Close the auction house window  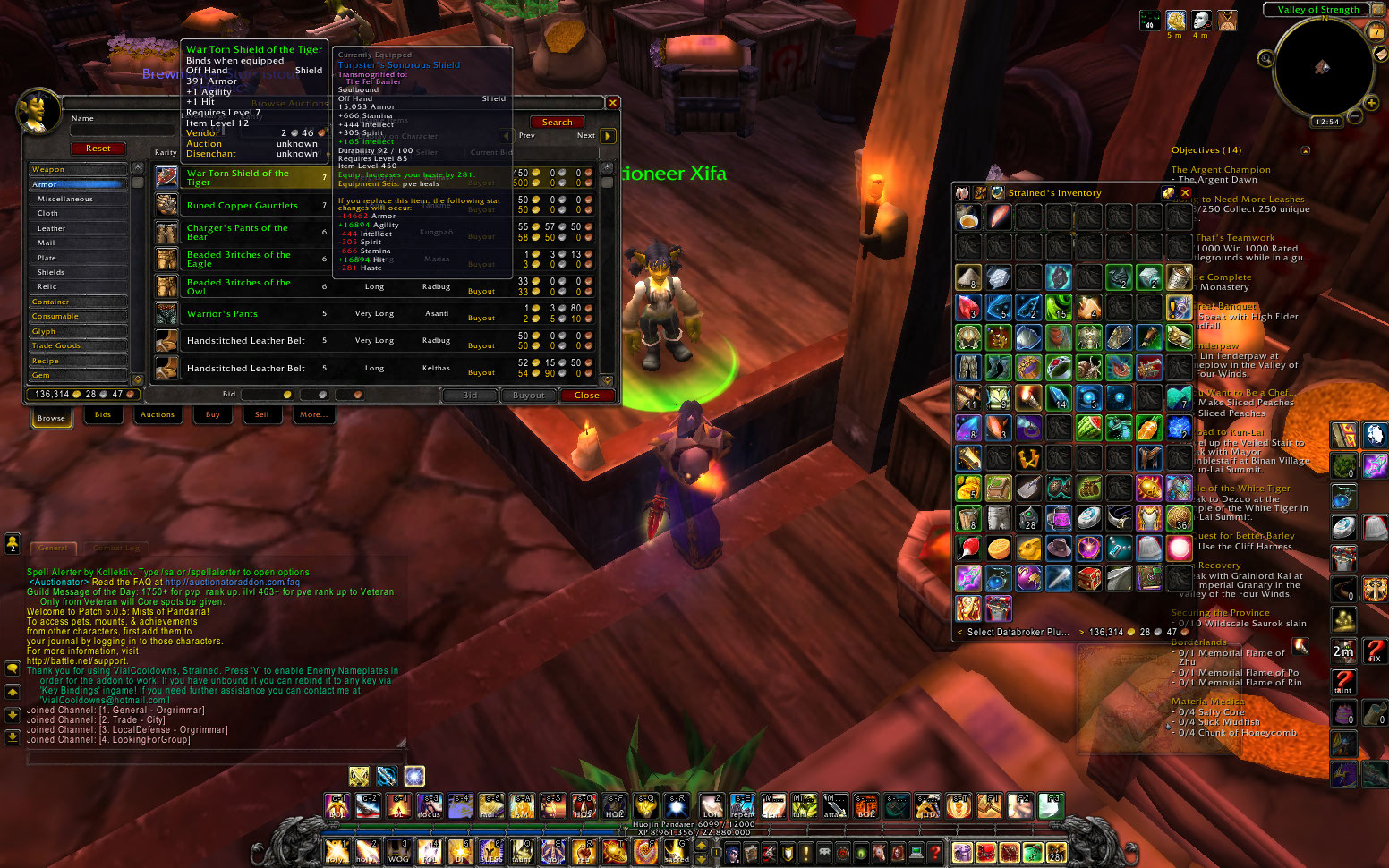tap(587, 396)
